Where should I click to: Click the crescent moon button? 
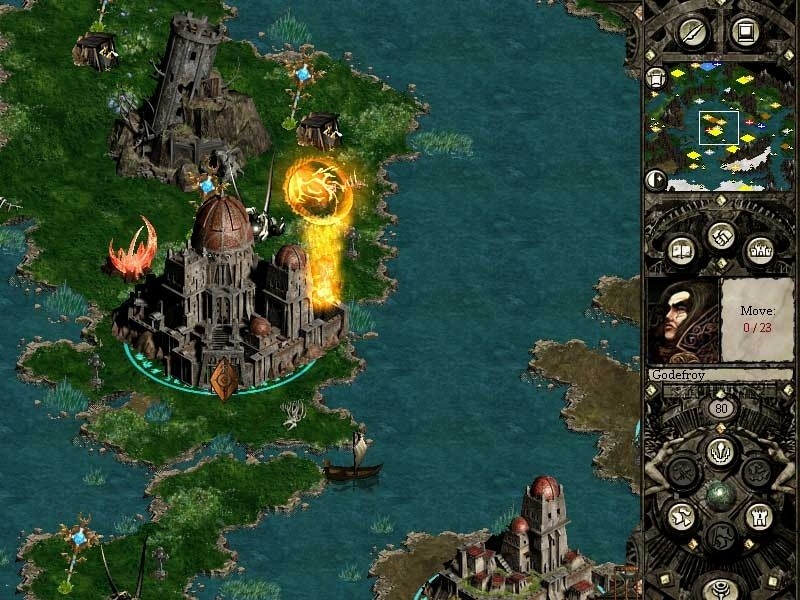click(656, 180)
